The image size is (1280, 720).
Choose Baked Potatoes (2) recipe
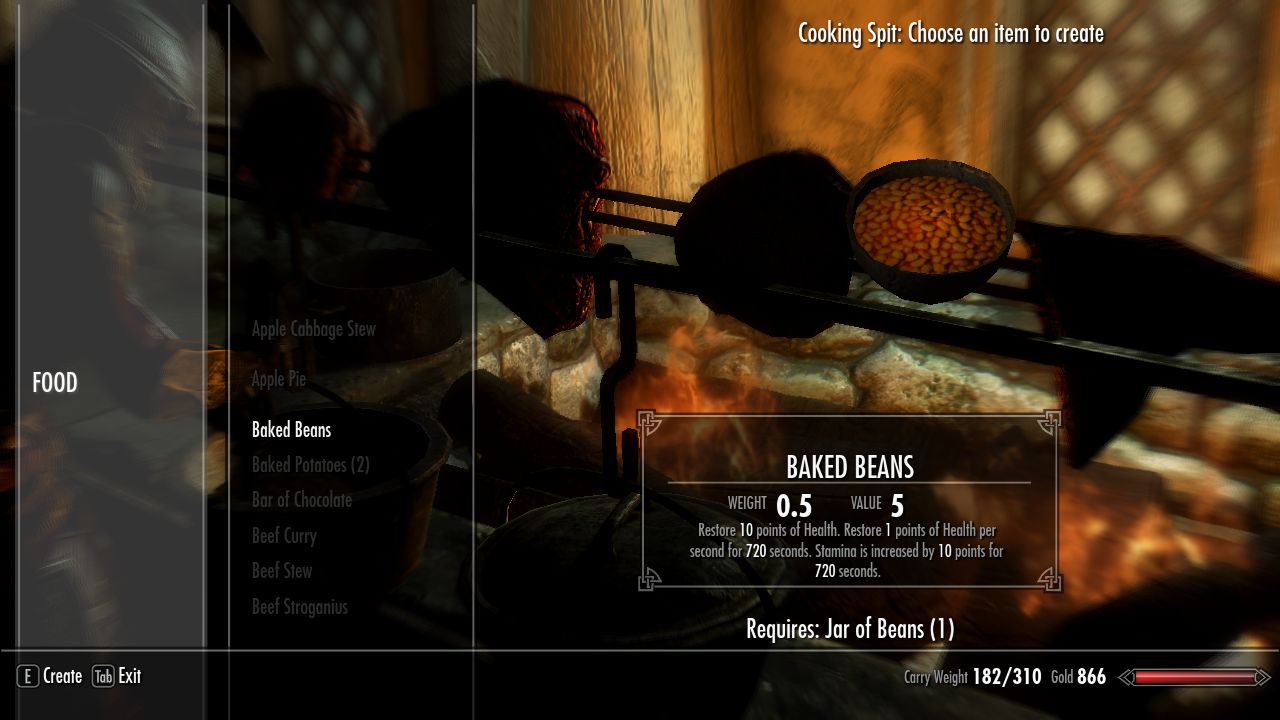tap(310, 465)
